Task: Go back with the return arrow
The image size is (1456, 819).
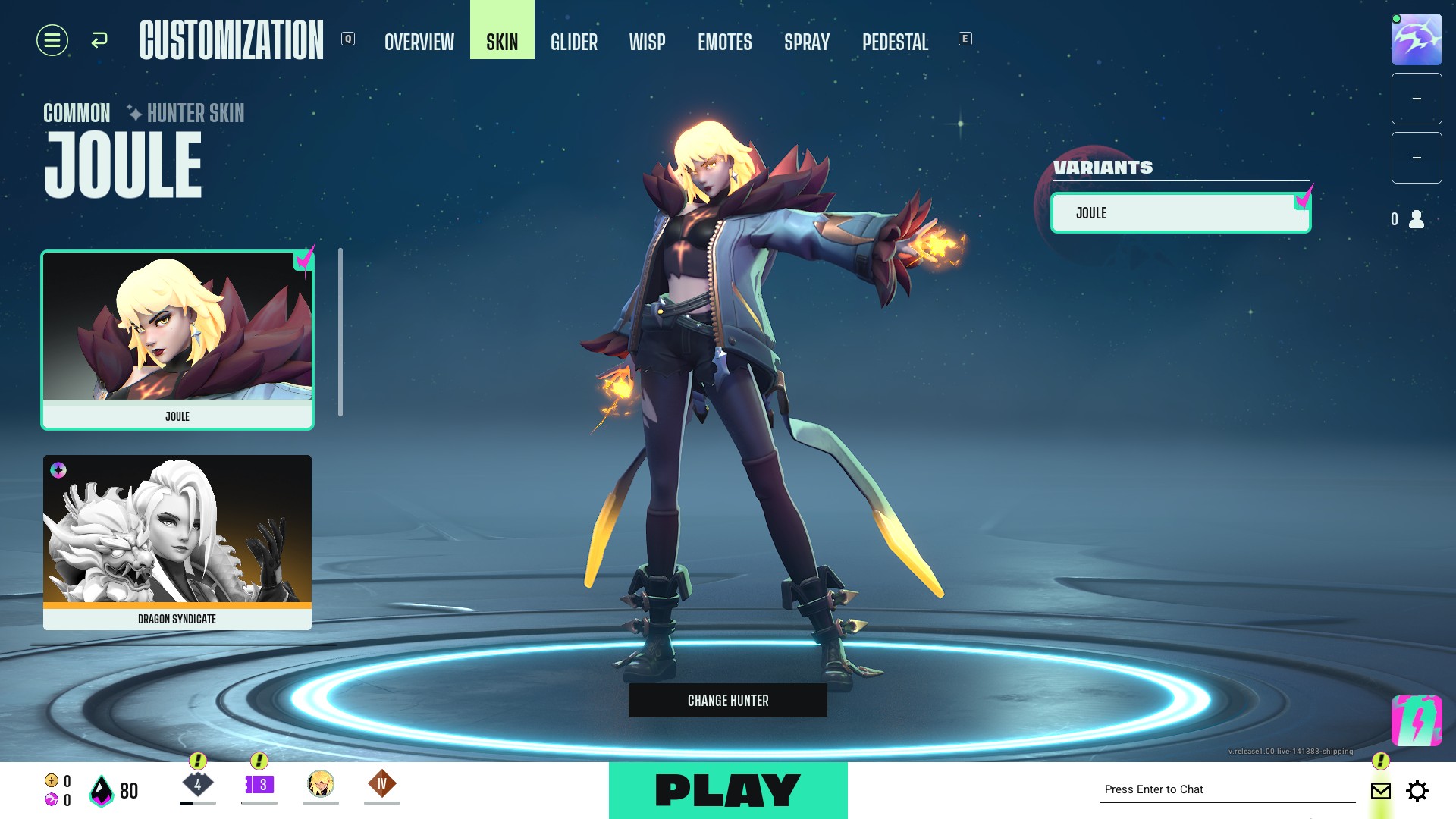Action: point(99,40)
